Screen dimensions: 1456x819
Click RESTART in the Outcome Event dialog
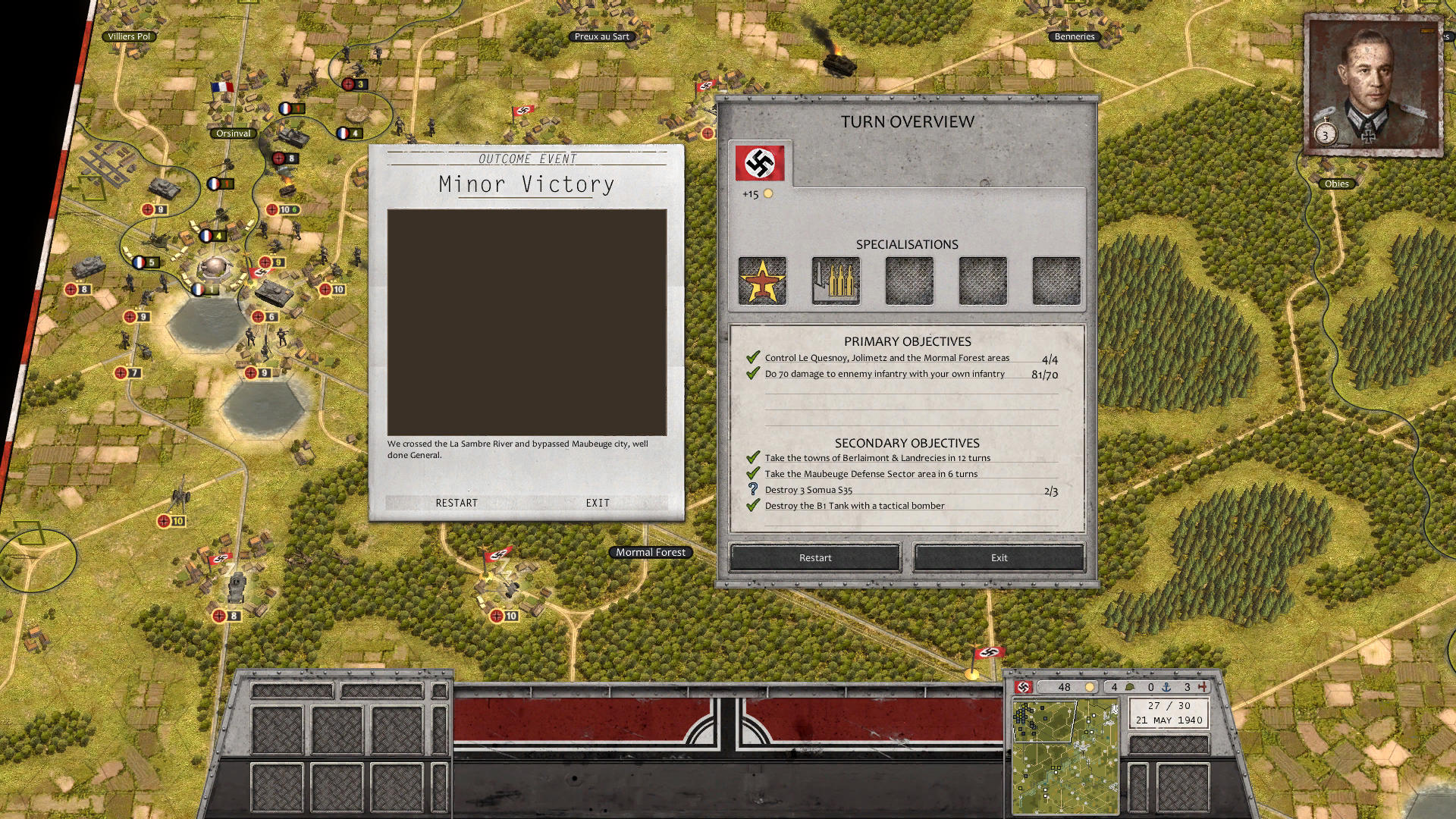pos(457,503)
